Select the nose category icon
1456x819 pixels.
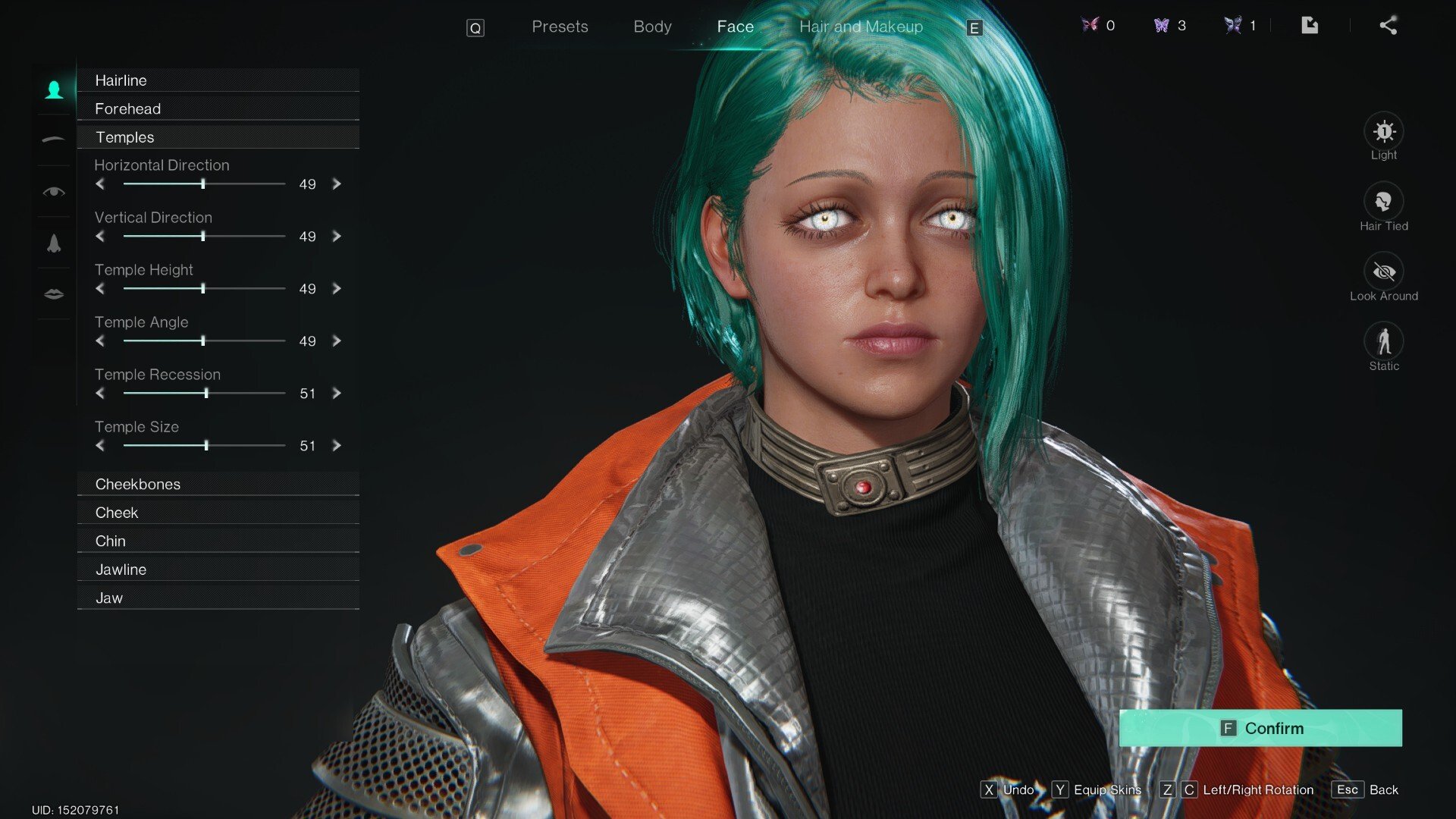54,243
